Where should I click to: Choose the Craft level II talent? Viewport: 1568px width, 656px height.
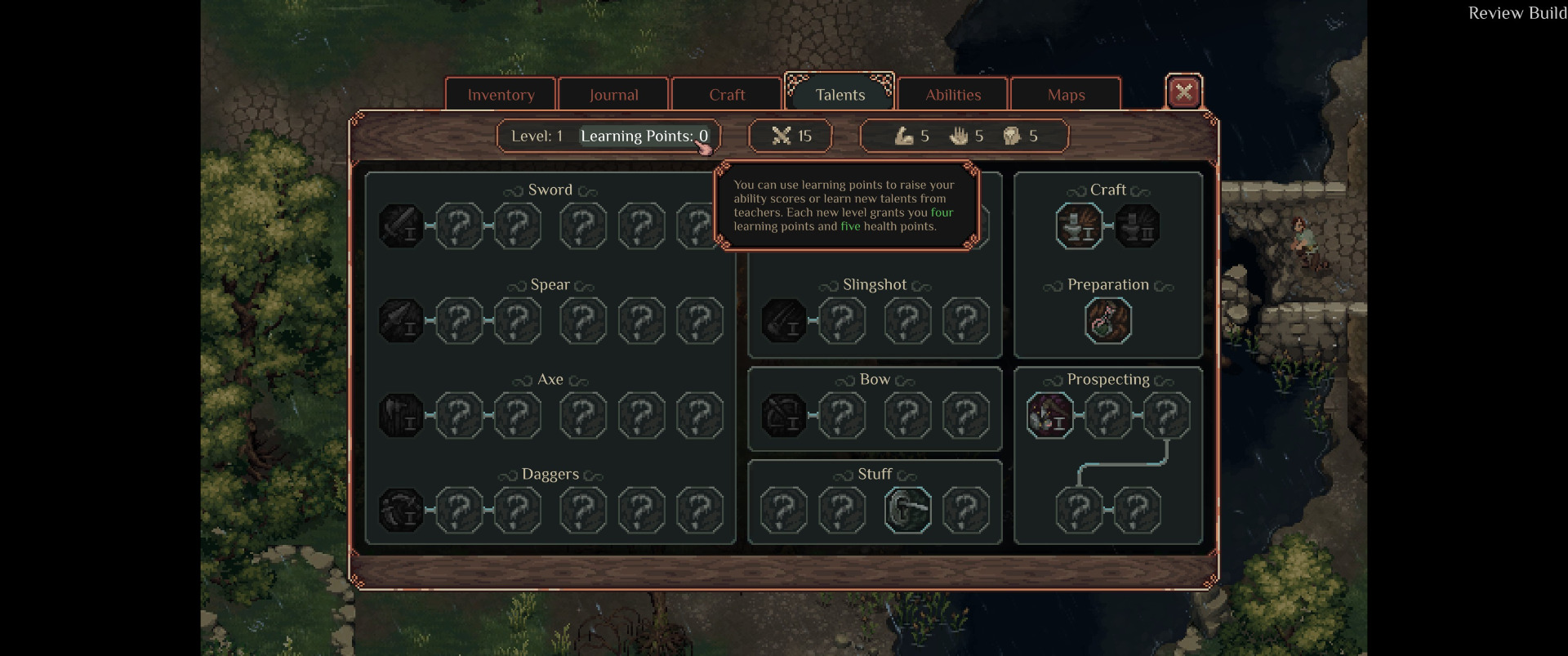[x=1138, y=226]
